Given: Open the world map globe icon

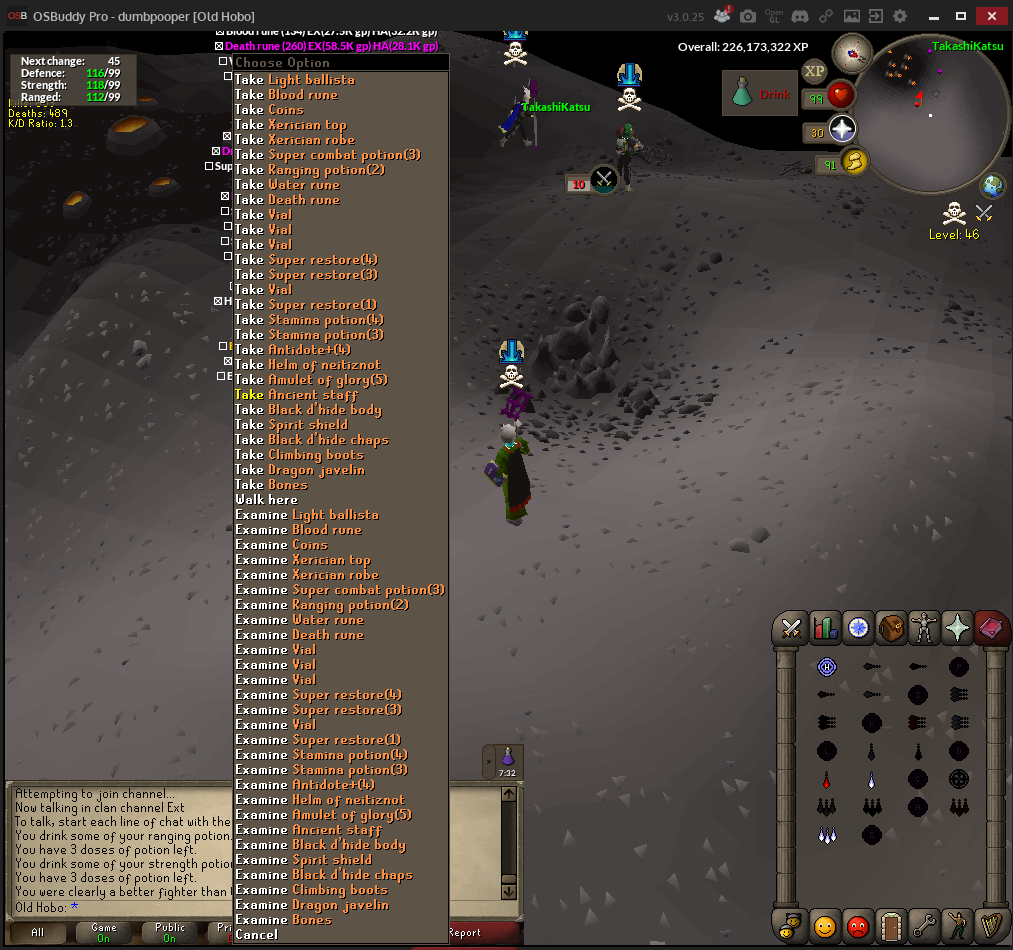Looking at the screenshot, I should coord(993,185).
